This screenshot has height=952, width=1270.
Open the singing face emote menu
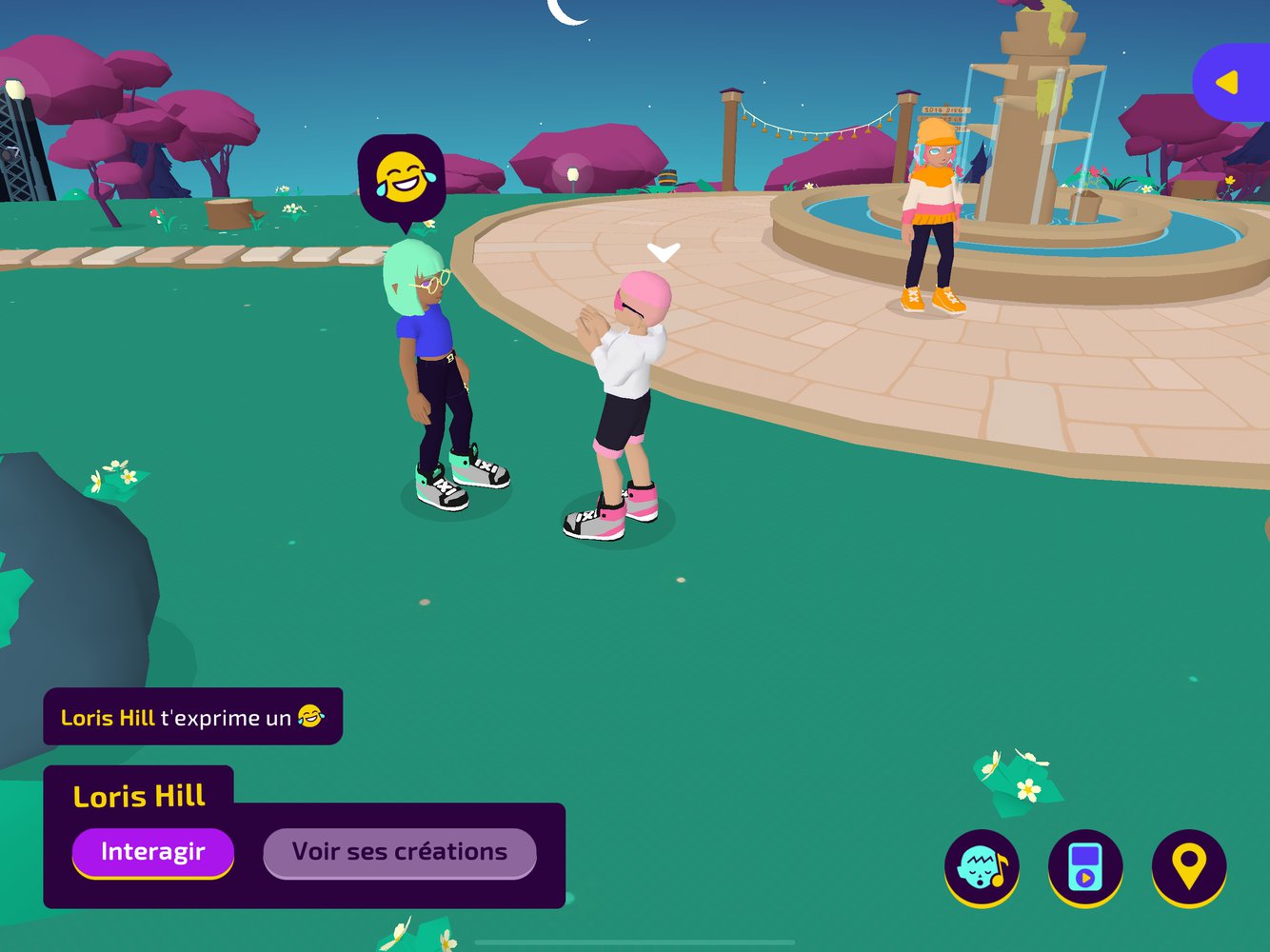click(982, 867)
